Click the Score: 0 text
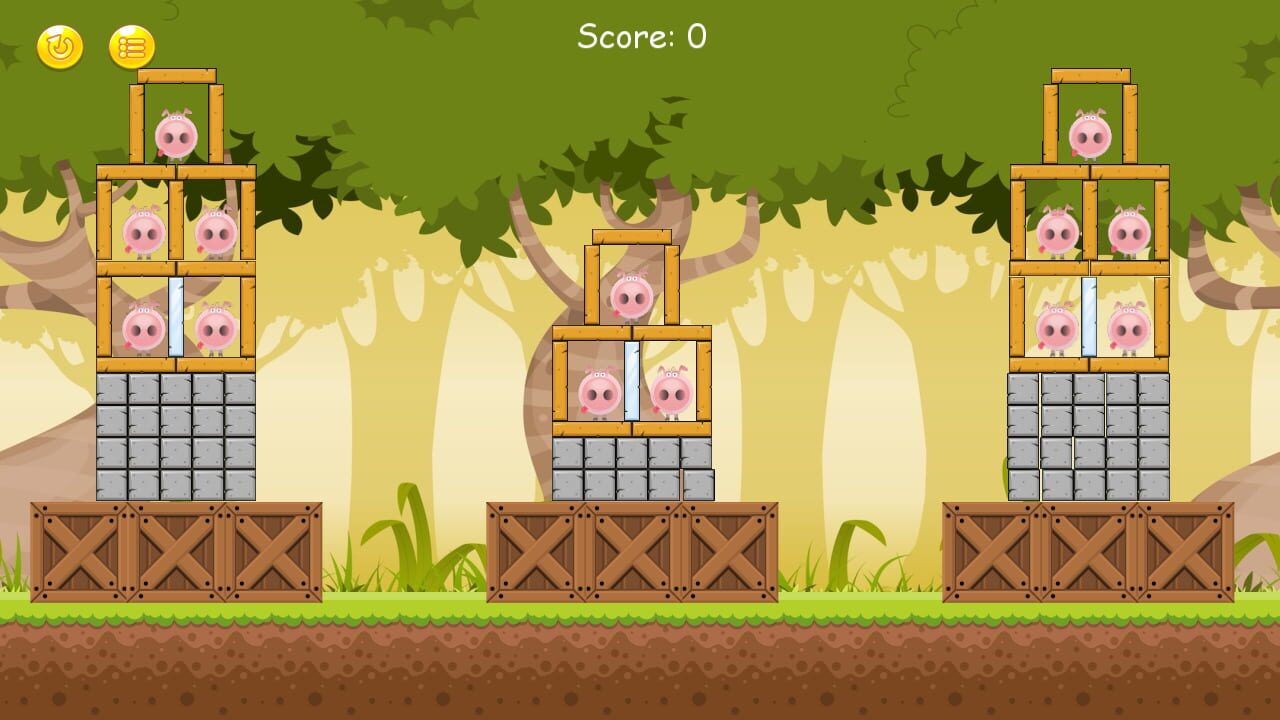Viewport: 1280px width, 720px height. pyautogui.click(x=640, y=35)
